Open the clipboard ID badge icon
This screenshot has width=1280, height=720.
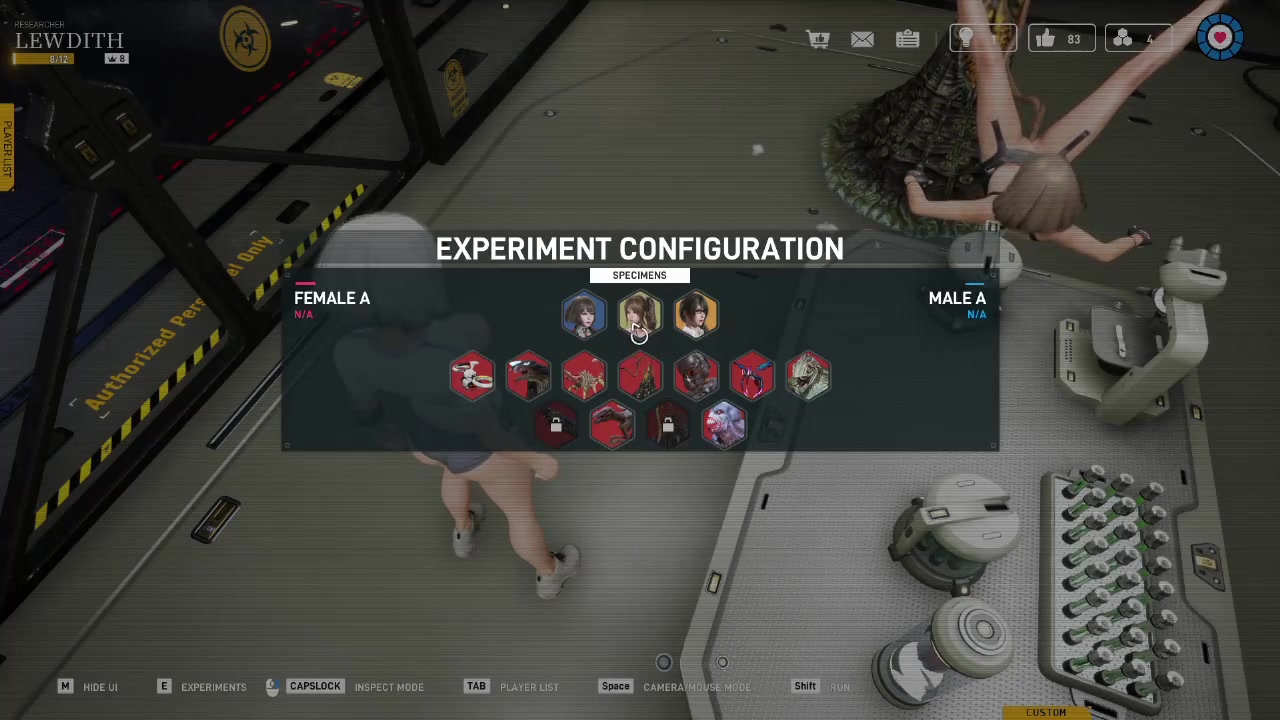point(907,39)
